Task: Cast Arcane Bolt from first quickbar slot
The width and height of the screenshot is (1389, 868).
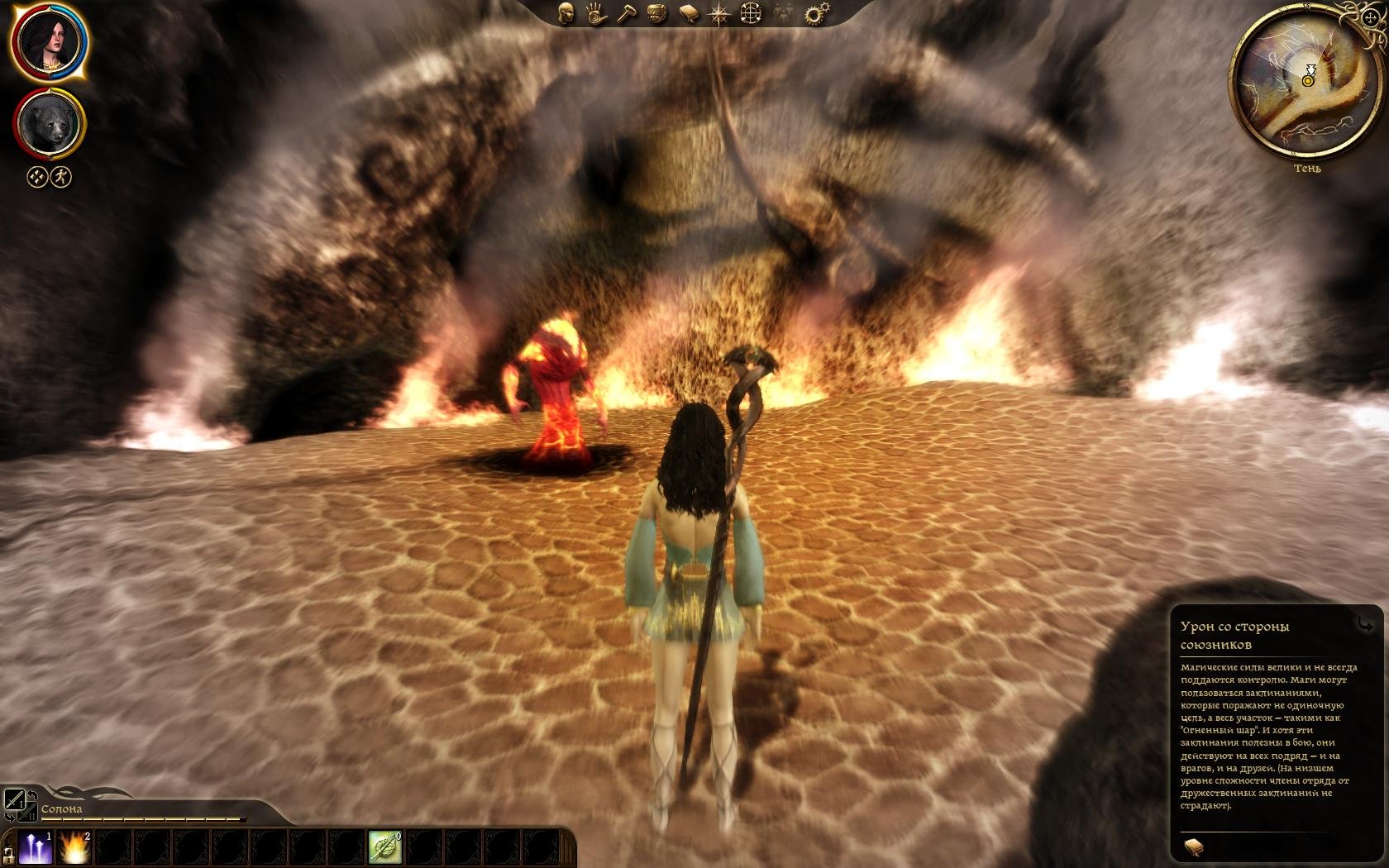Action: pos(36,847)
